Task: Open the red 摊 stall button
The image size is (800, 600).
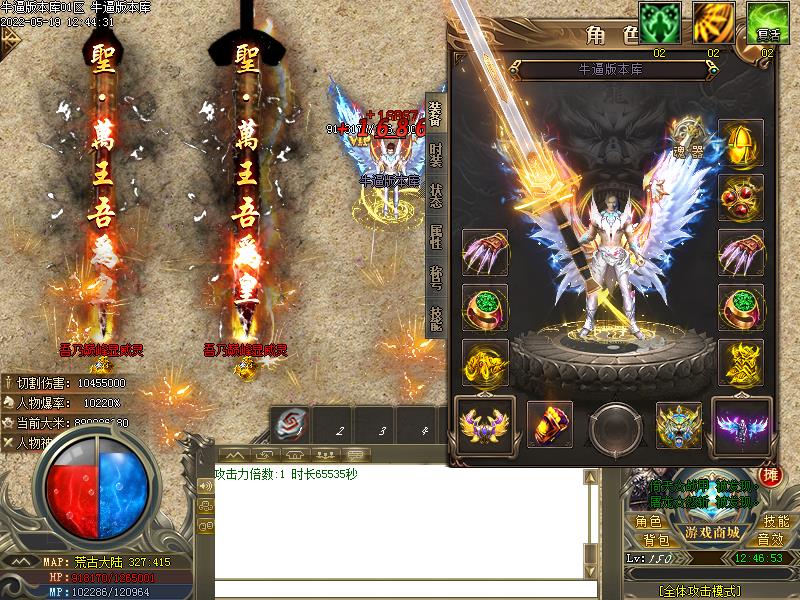Action: [x=770, y=475]
